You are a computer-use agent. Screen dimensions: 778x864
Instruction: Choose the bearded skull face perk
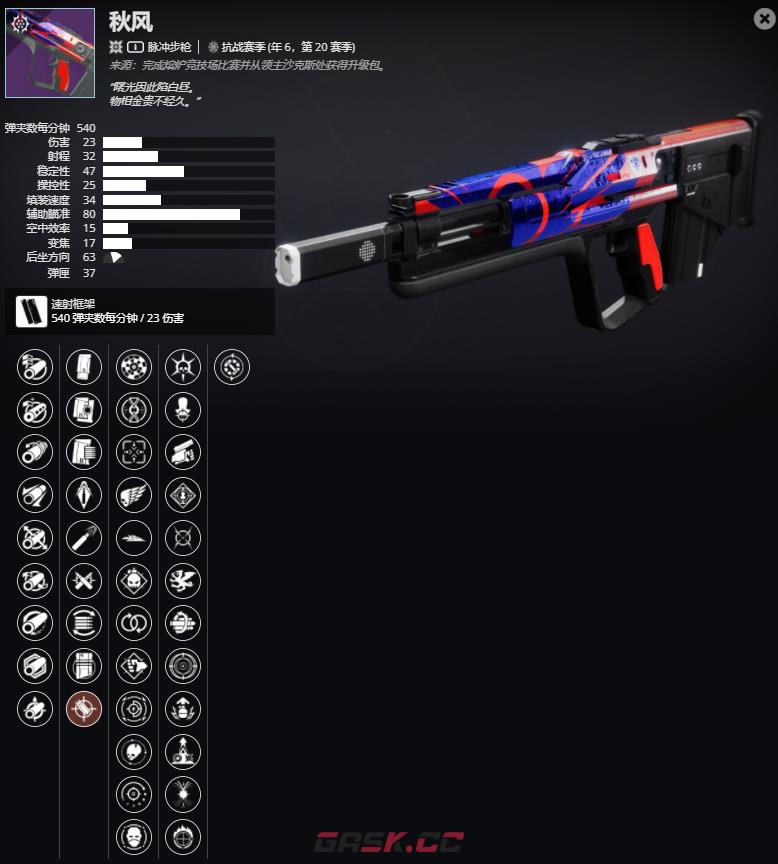134,837
